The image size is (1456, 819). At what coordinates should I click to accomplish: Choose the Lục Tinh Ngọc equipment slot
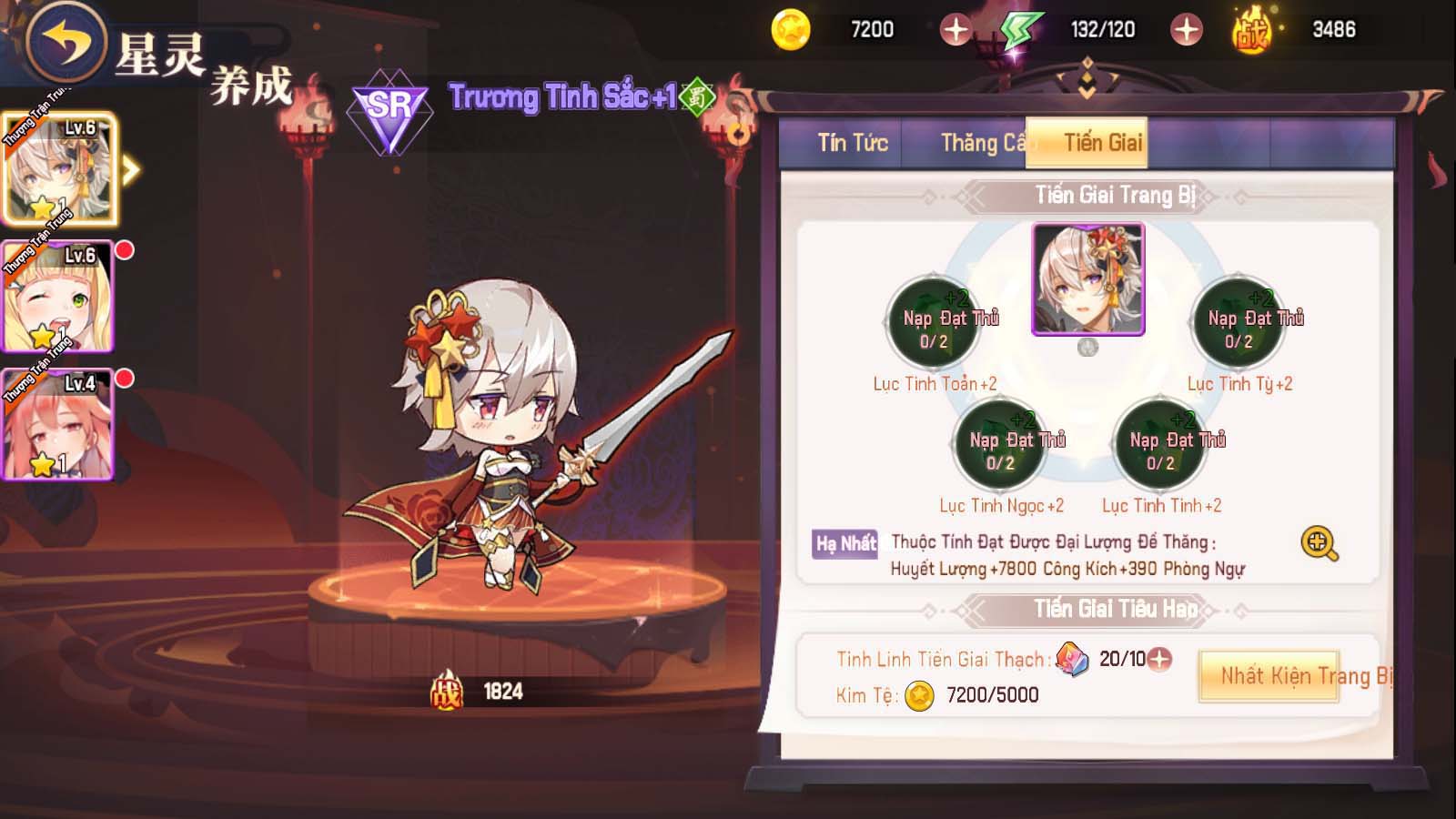tap(1000, 445)
